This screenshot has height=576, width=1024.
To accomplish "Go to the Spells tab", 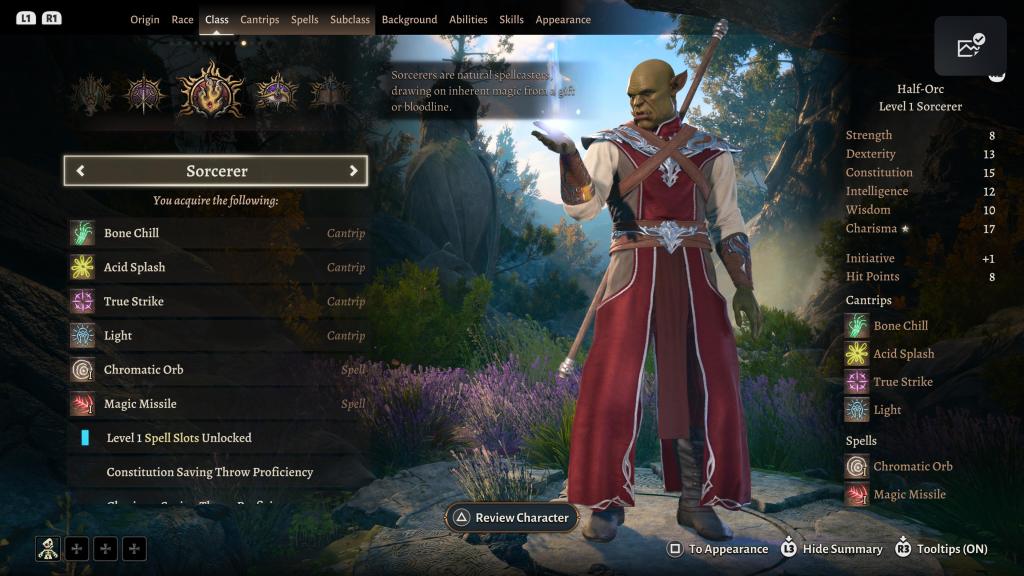I will pos(304,20).
